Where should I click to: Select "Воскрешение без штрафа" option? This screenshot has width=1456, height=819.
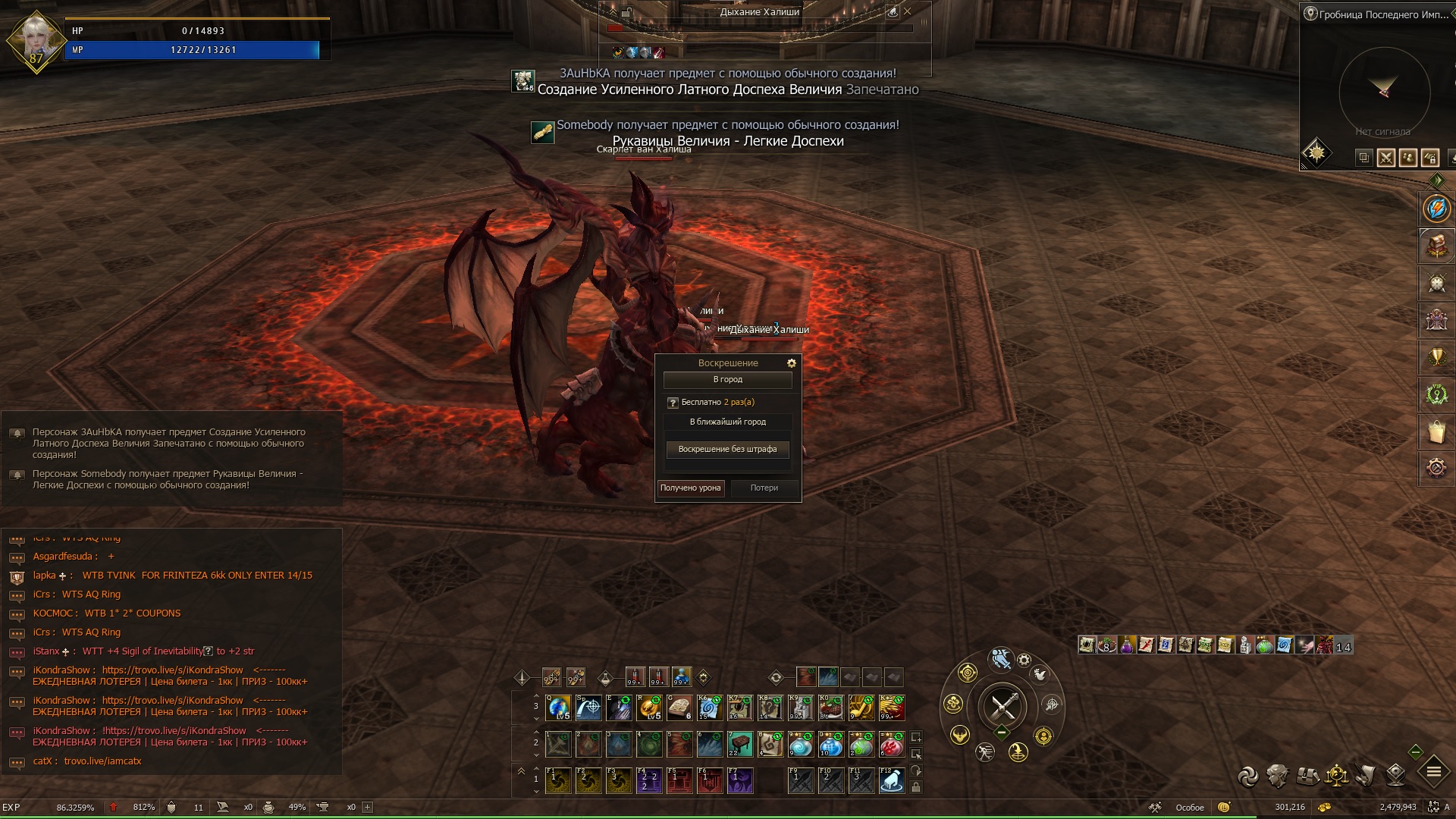coord(727,450)
